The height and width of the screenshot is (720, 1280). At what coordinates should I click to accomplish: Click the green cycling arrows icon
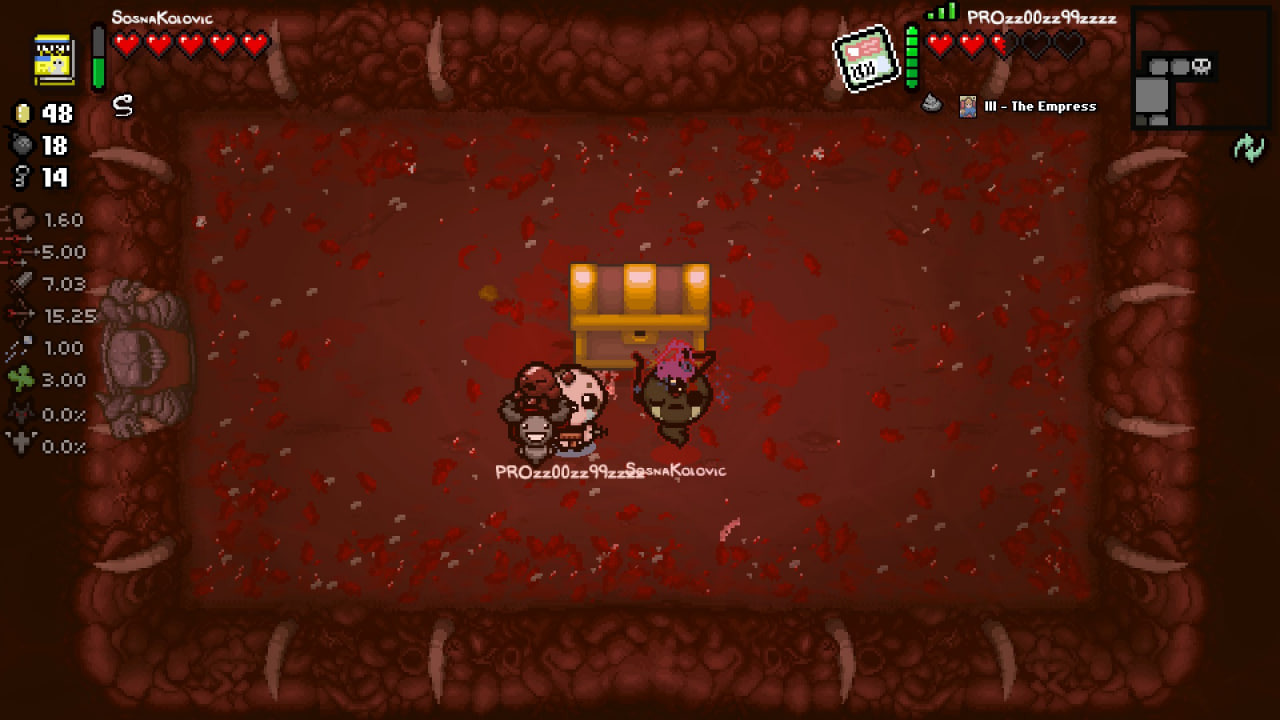pos(1248,149)
